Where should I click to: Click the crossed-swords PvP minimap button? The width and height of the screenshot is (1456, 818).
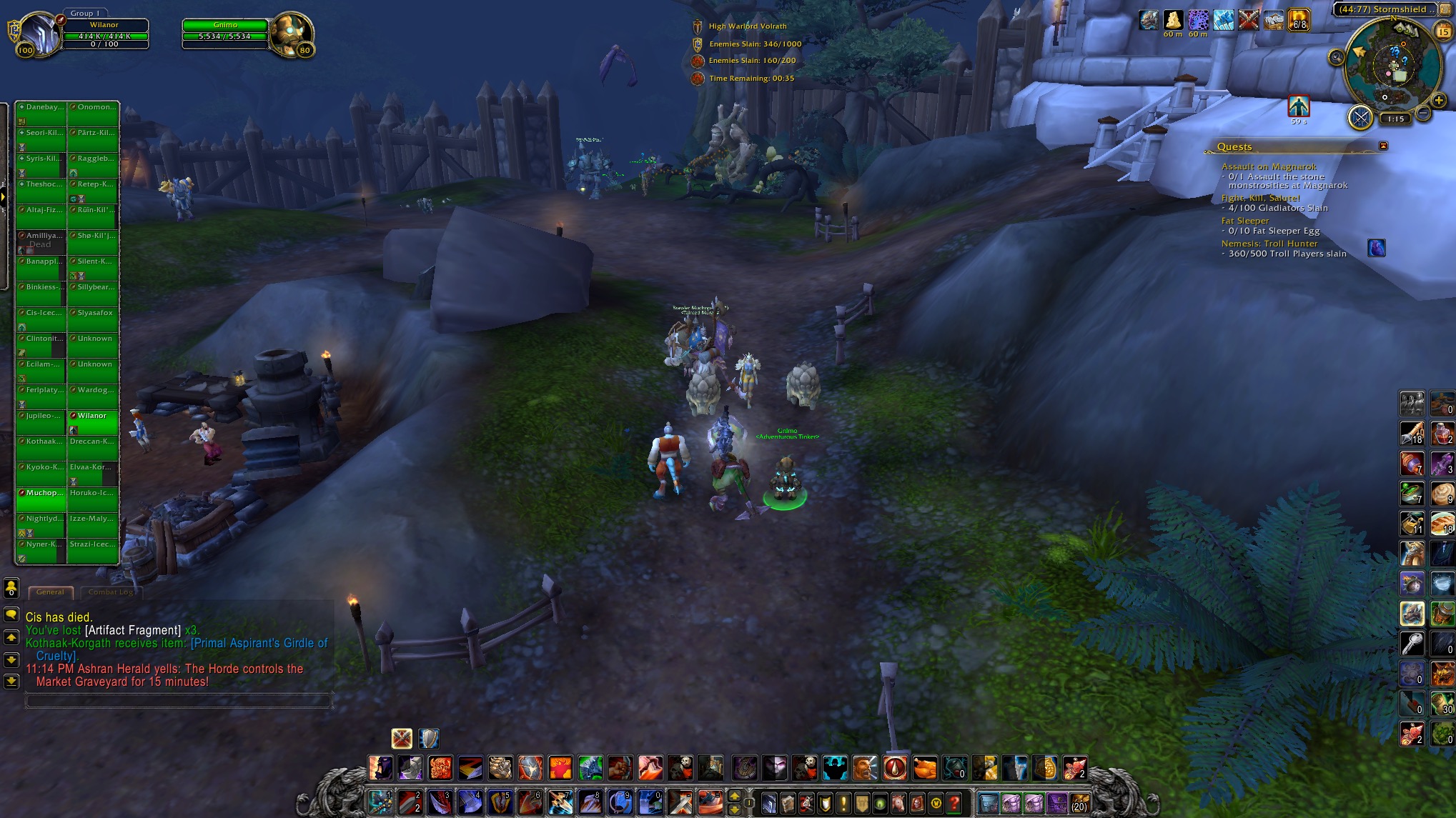tap(1360, 117)
